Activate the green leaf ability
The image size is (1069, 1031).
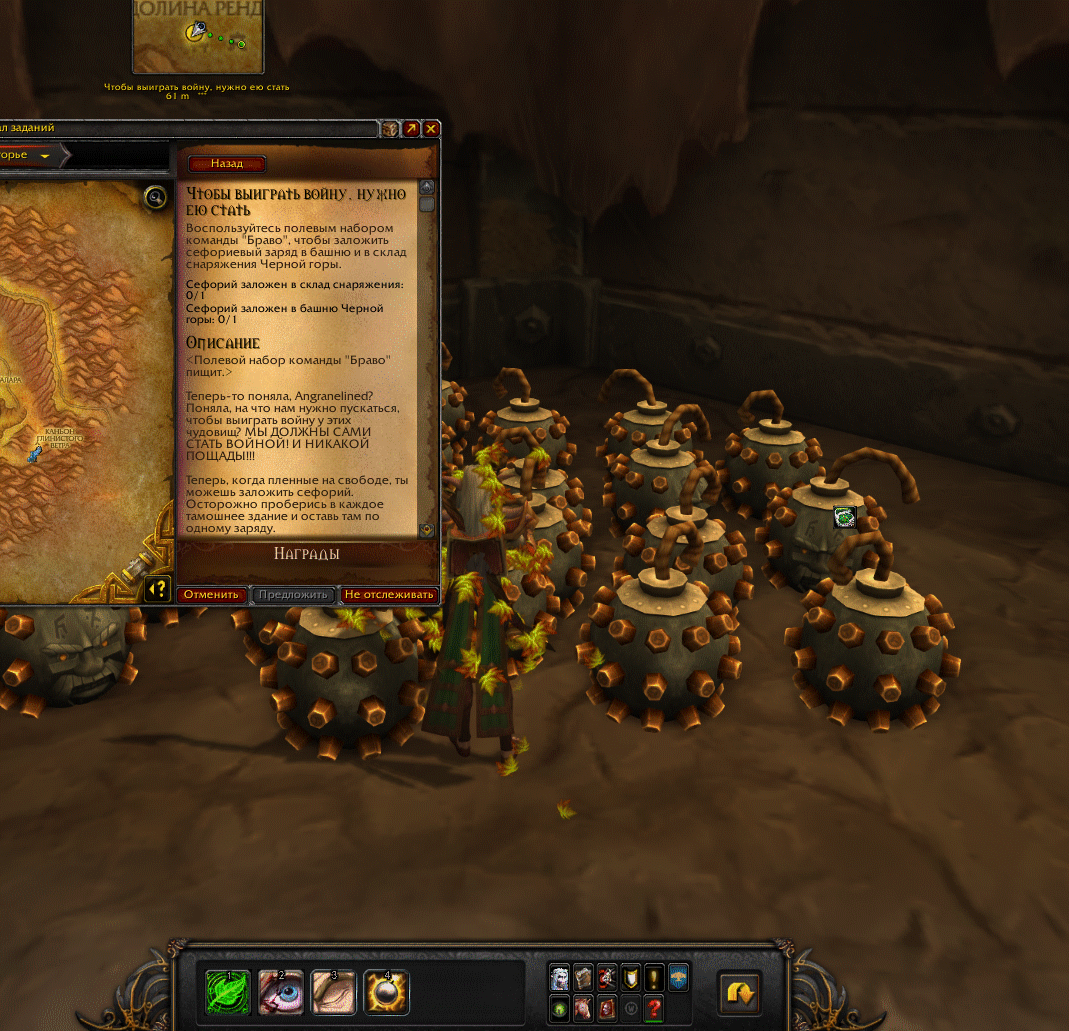point(229,992)
